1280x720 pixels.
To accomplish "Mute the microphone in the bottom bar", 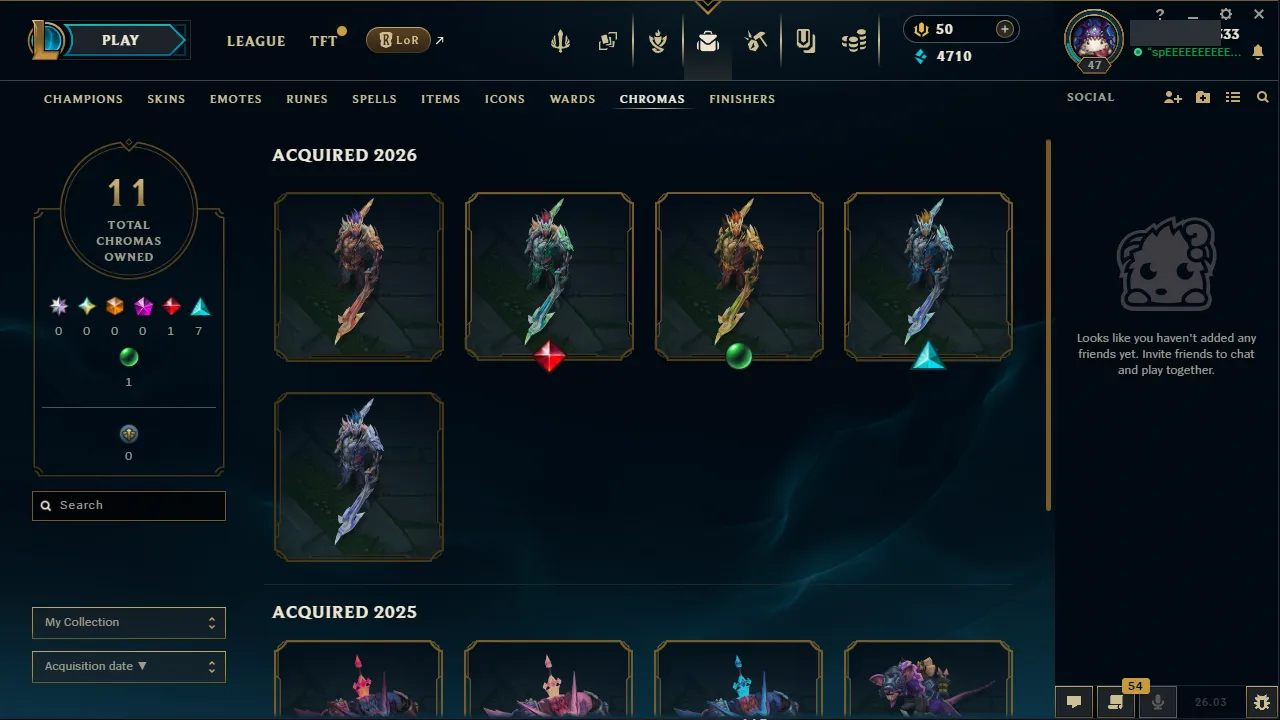I will coord(1157,701).
